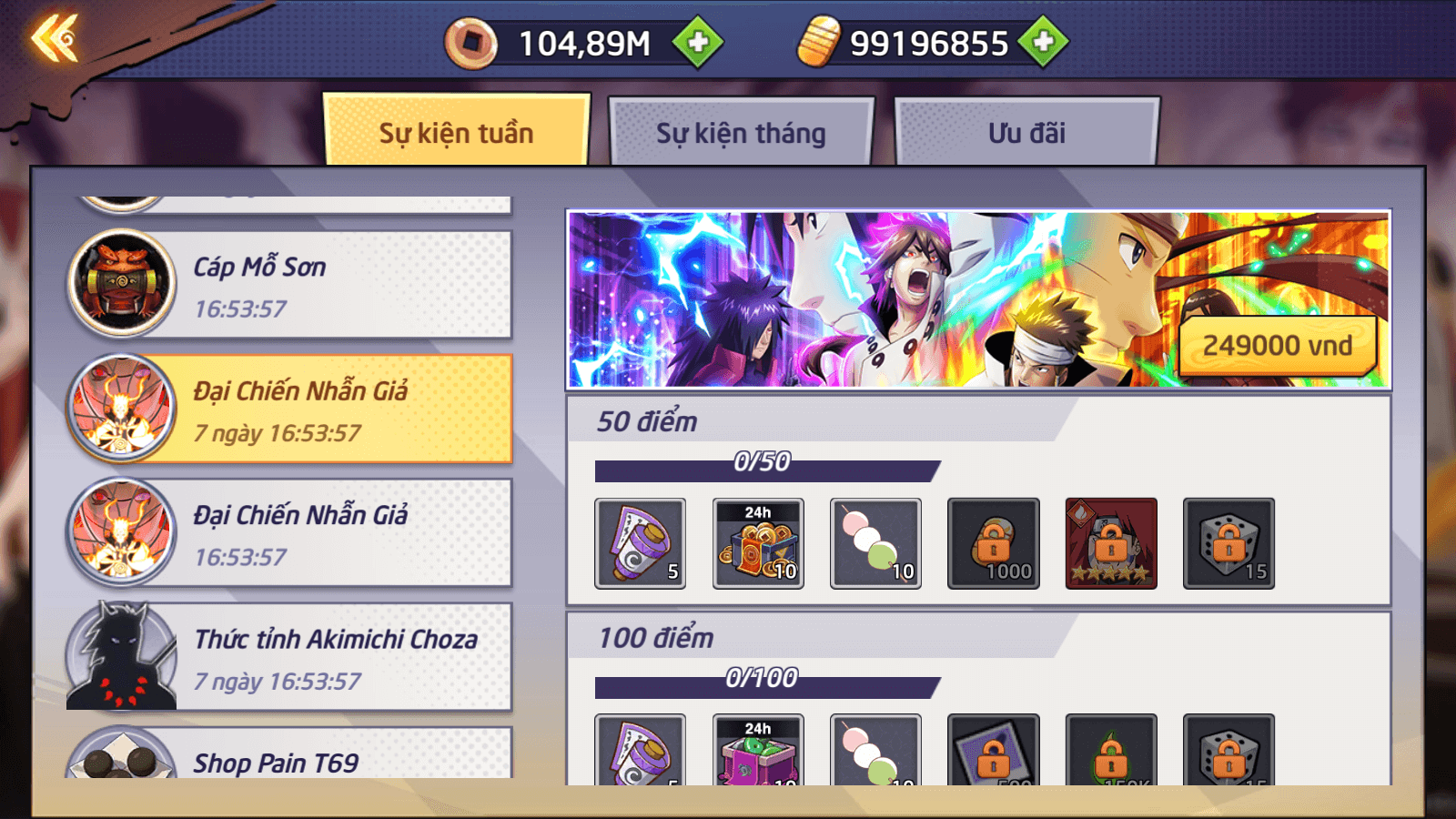Screen dimensions: 1456x819
Task: Buy the 249000 vnd package
Action: [1277, 346]
